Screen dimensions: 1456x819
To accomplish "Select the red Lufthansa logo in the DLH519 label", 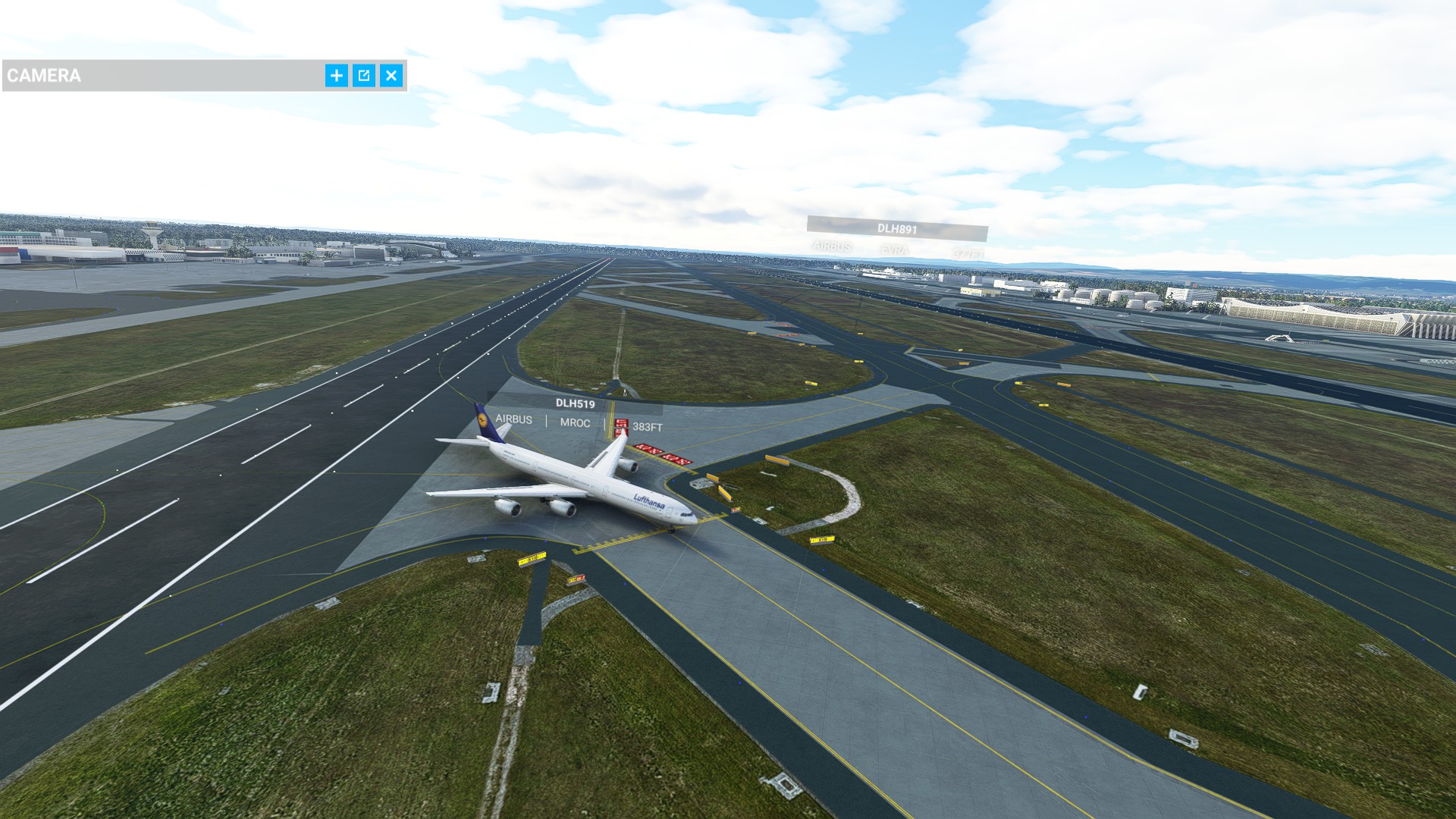I will click(620, 422).
